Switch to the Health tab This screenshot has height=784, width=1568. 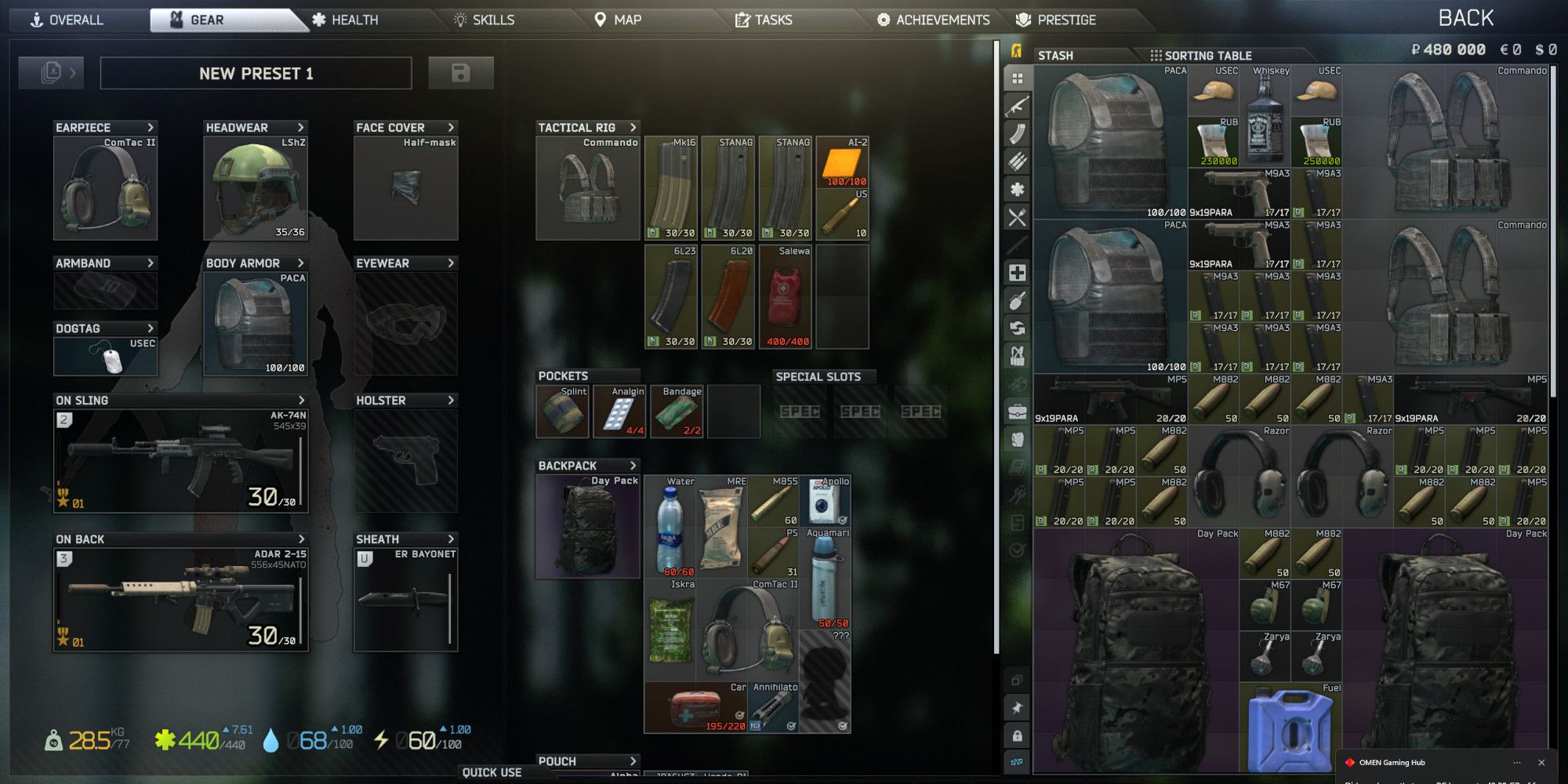[x=345, y=20]
